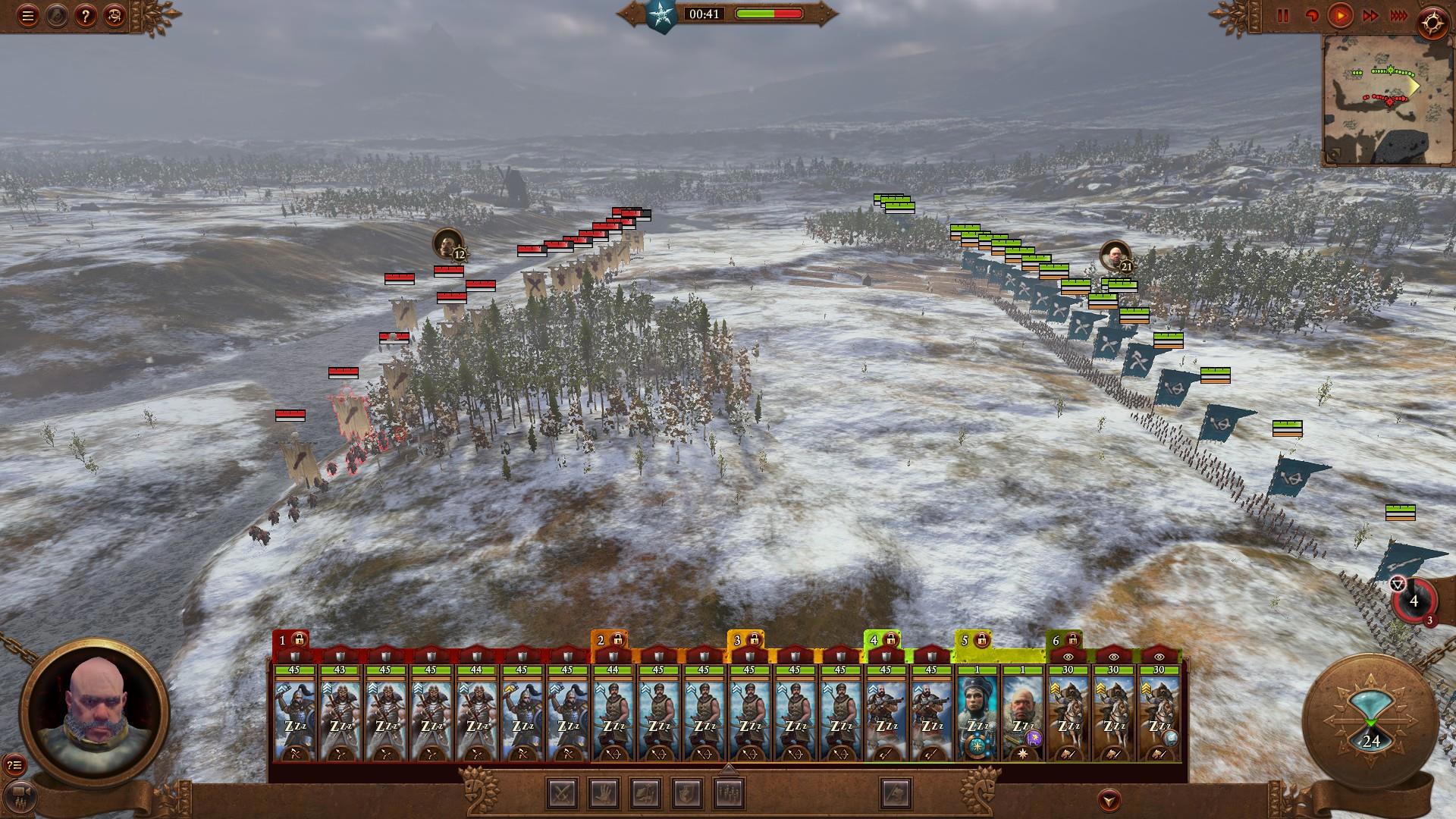Set battle speed to normal play
This screenshot has height=819, width=1456.
[1341, 16]
